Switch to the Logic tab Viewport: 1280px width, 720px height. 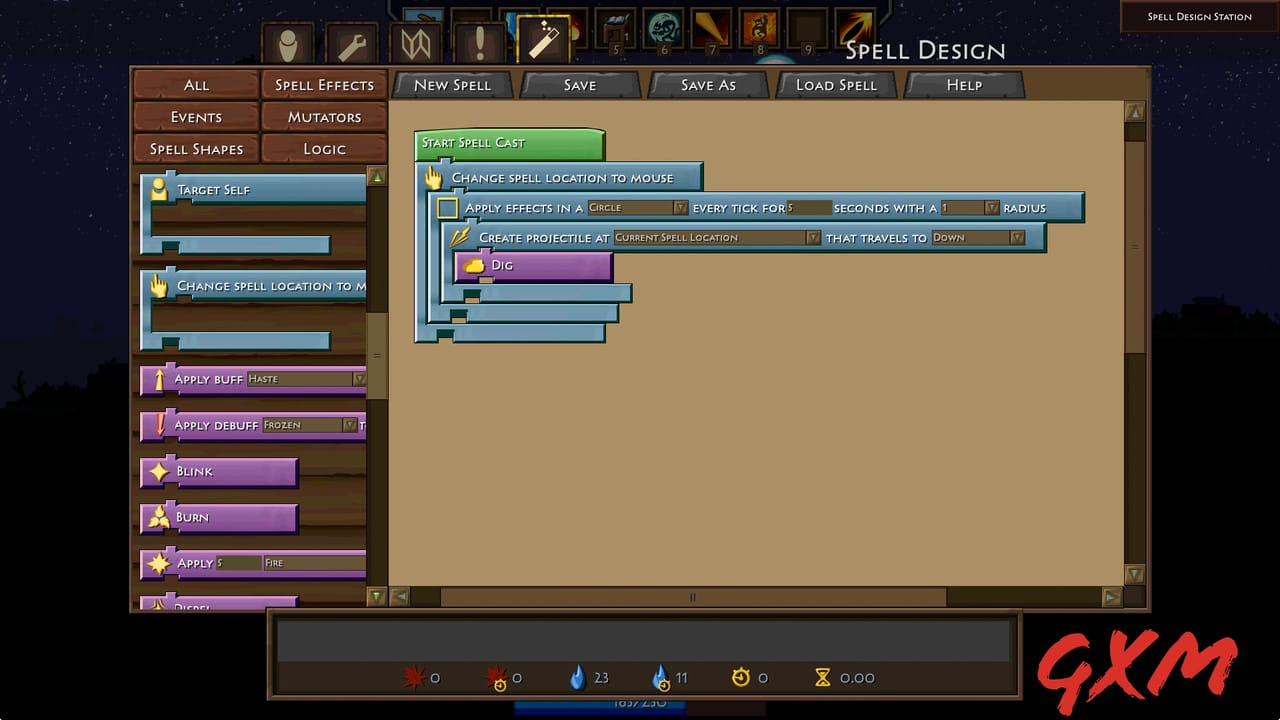[324, 149]
